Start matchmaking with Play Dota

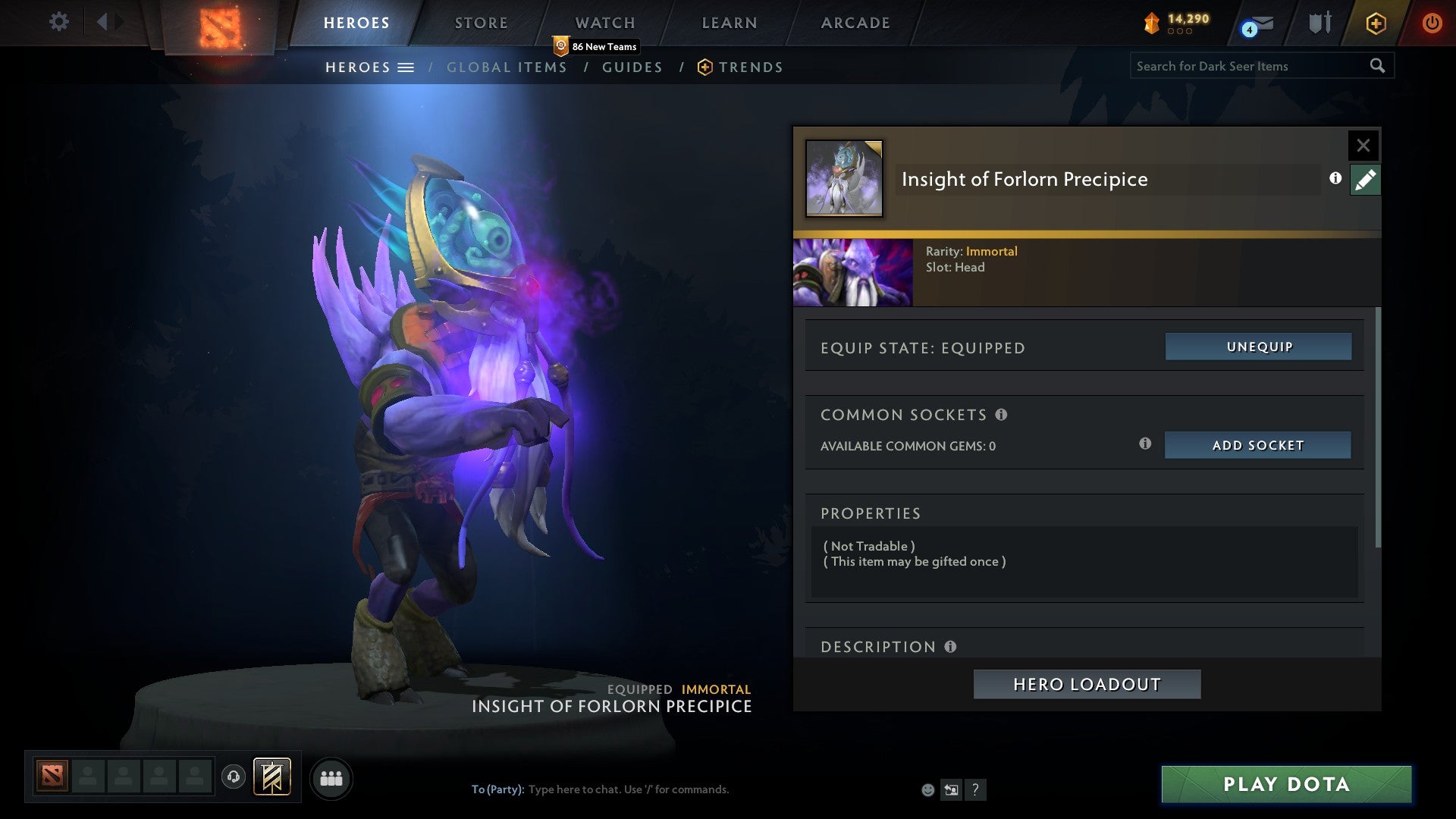tap(1286, 784)
